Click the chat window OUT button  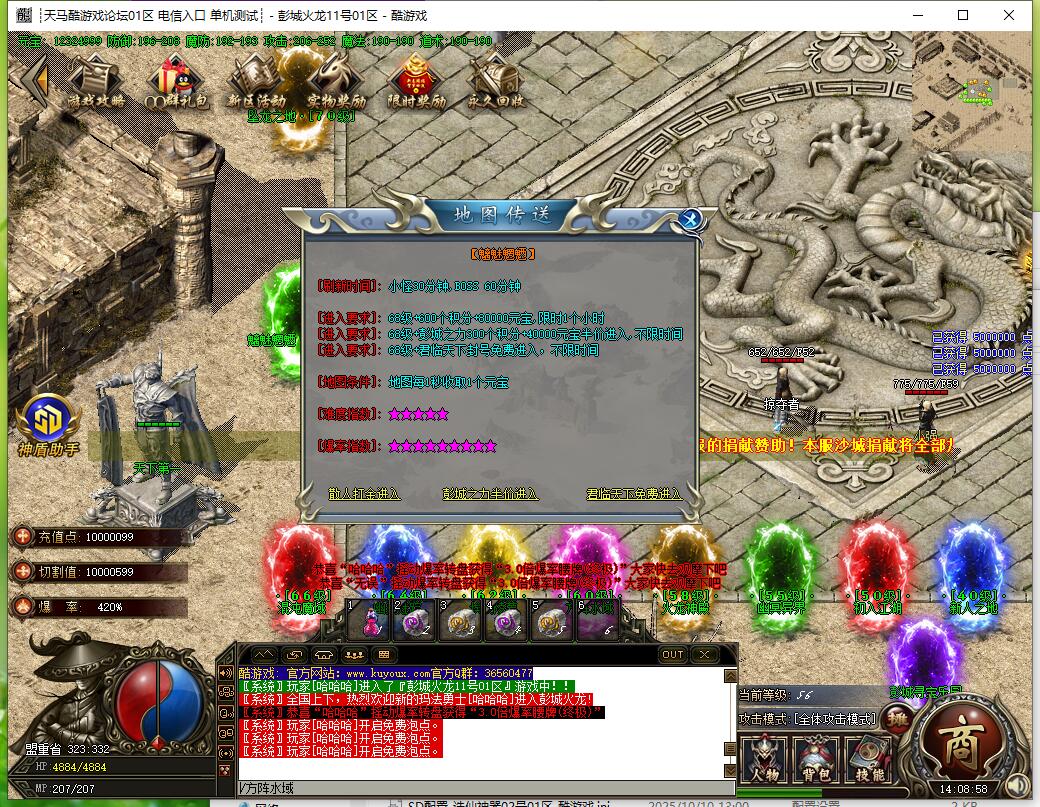pyautogui.click(x=673, y=655)
